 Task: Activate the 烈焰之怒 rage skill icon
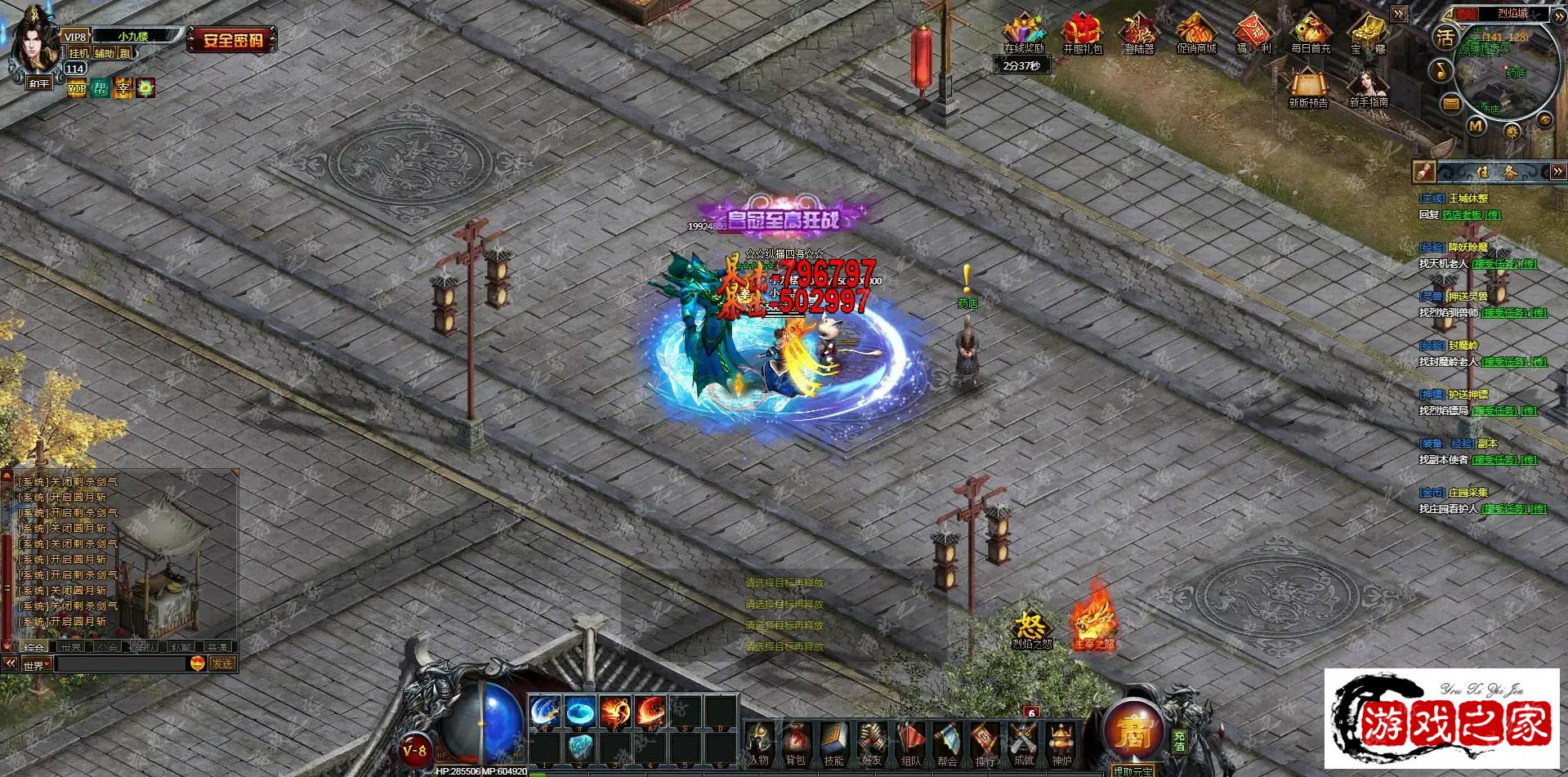(x=1031, y=628)
